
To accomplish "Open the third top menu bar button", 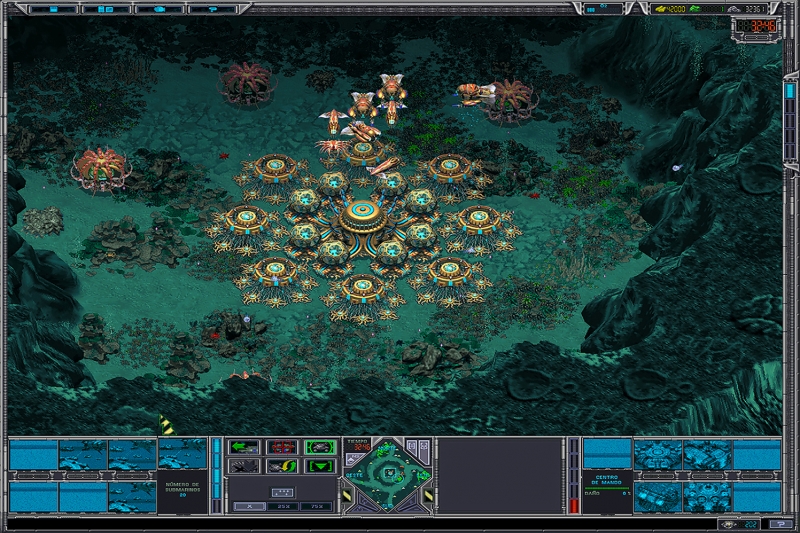I will (x=159, y=8).
